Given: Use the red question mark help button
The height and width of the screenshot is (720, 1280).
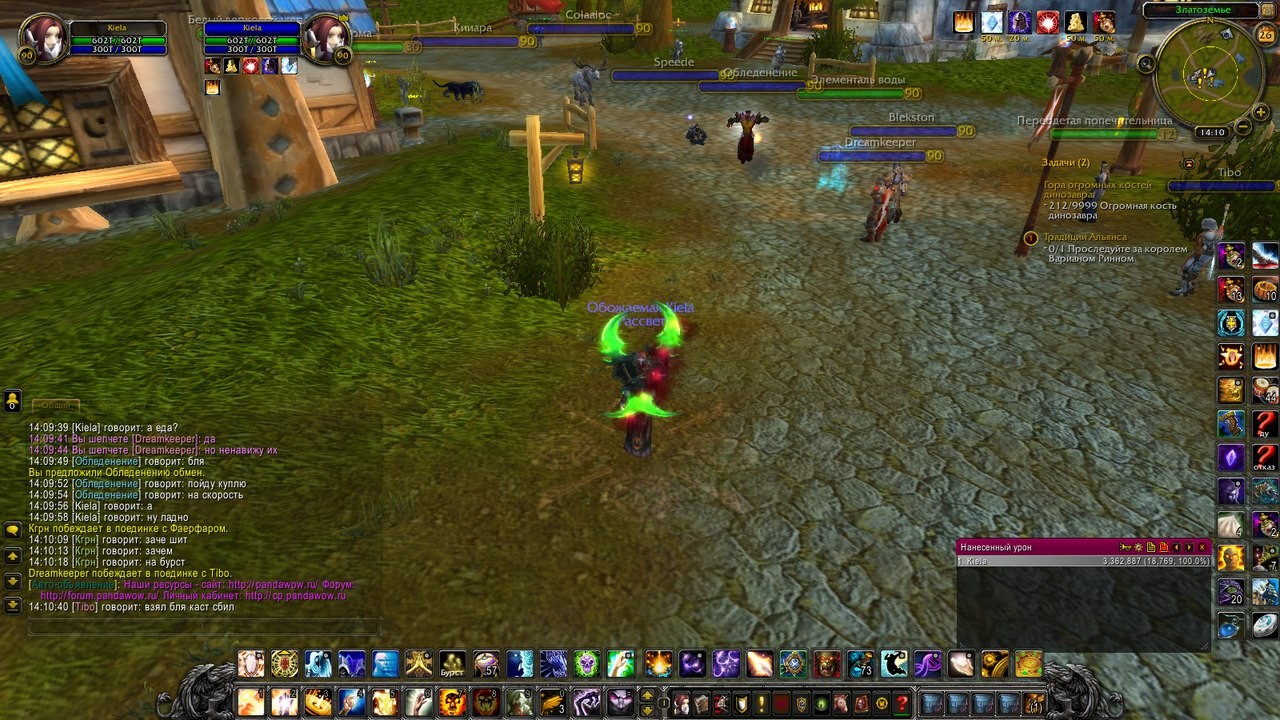Looking at the screenshot, I should [901, 703].
